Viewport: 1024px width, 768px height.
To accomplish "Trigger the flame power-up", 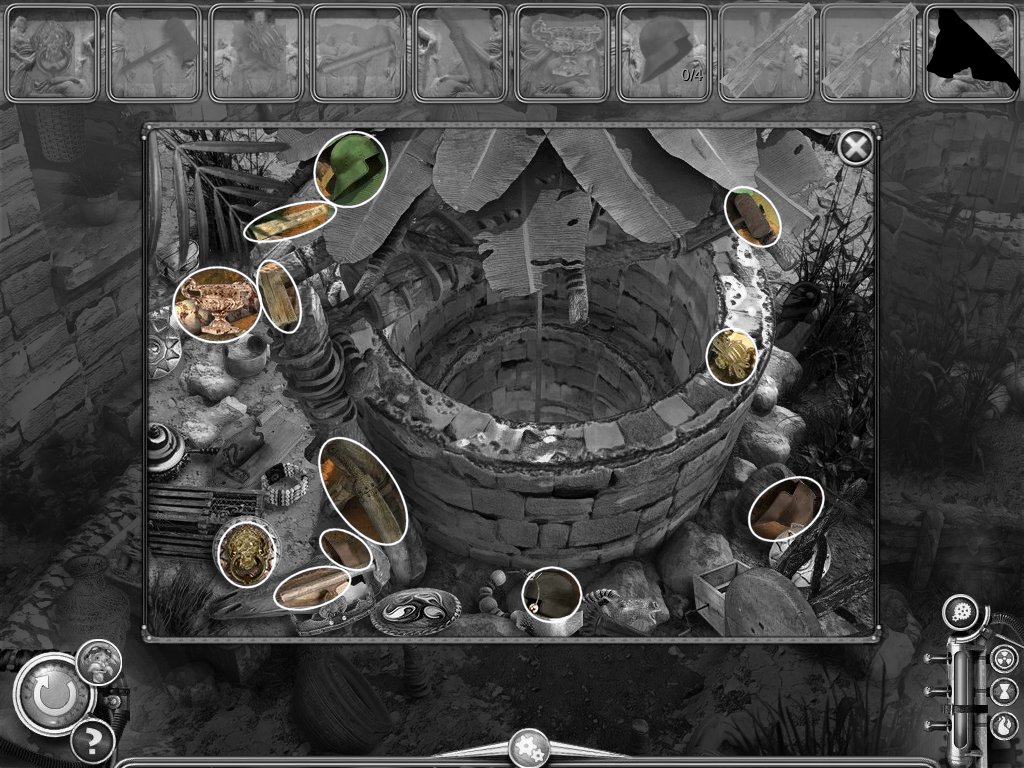I will pos(1003,725).
